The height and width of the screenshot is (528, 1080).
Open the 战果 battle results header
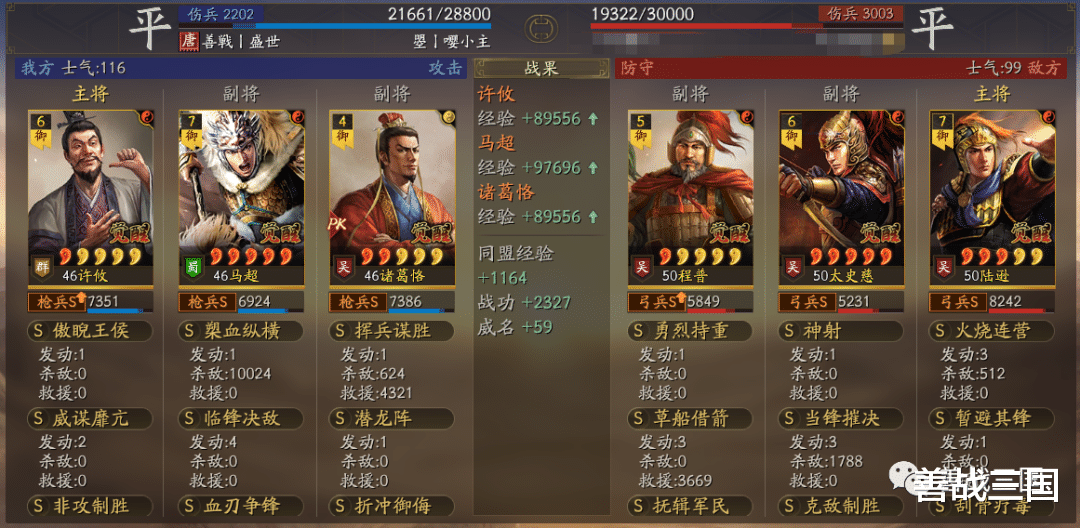pos(541,68)
